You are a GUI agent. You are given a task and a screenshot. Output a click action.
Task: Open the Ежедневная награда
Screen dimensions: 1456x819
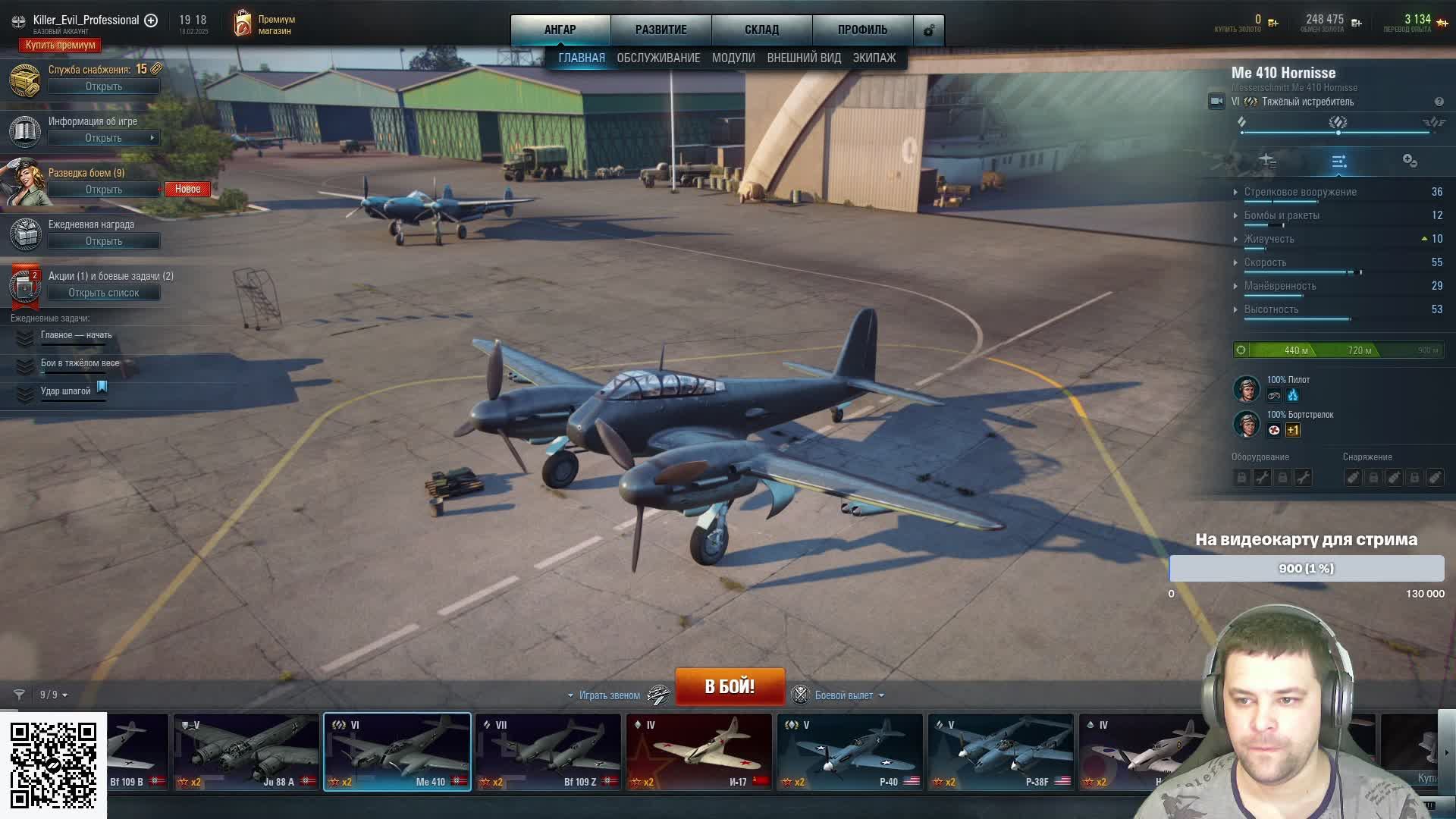tap(103, 241)
